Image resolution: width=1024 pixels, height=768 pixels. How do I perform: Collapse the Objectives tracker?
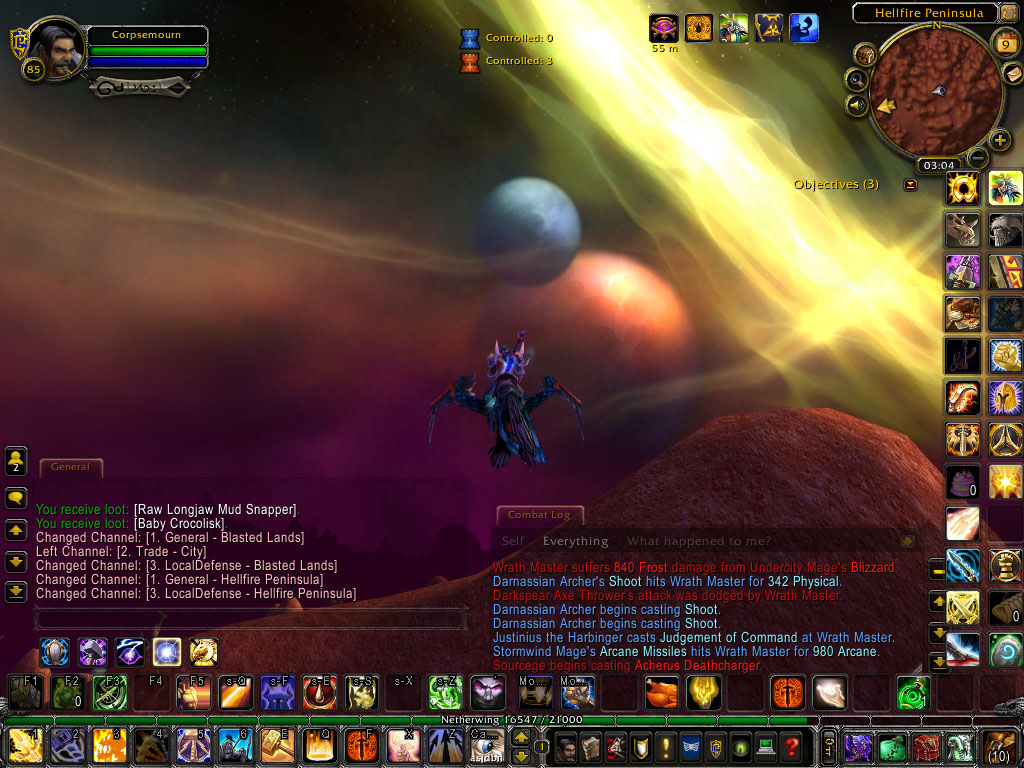(910, 185)
